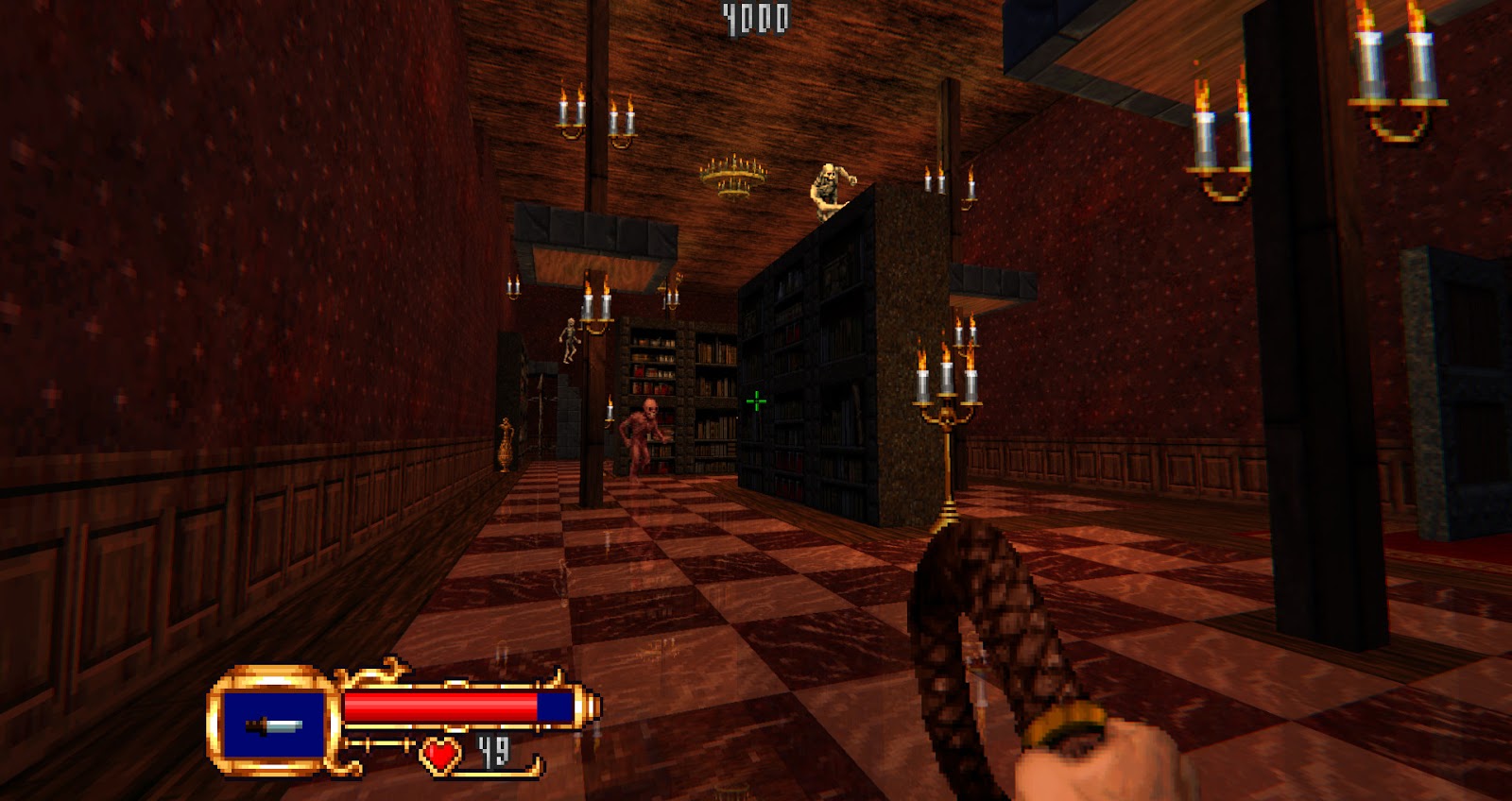Screen dimensions: 1512x801
Task: Click the chandelier hanging from the ceiling
Action: pos(732,175)
